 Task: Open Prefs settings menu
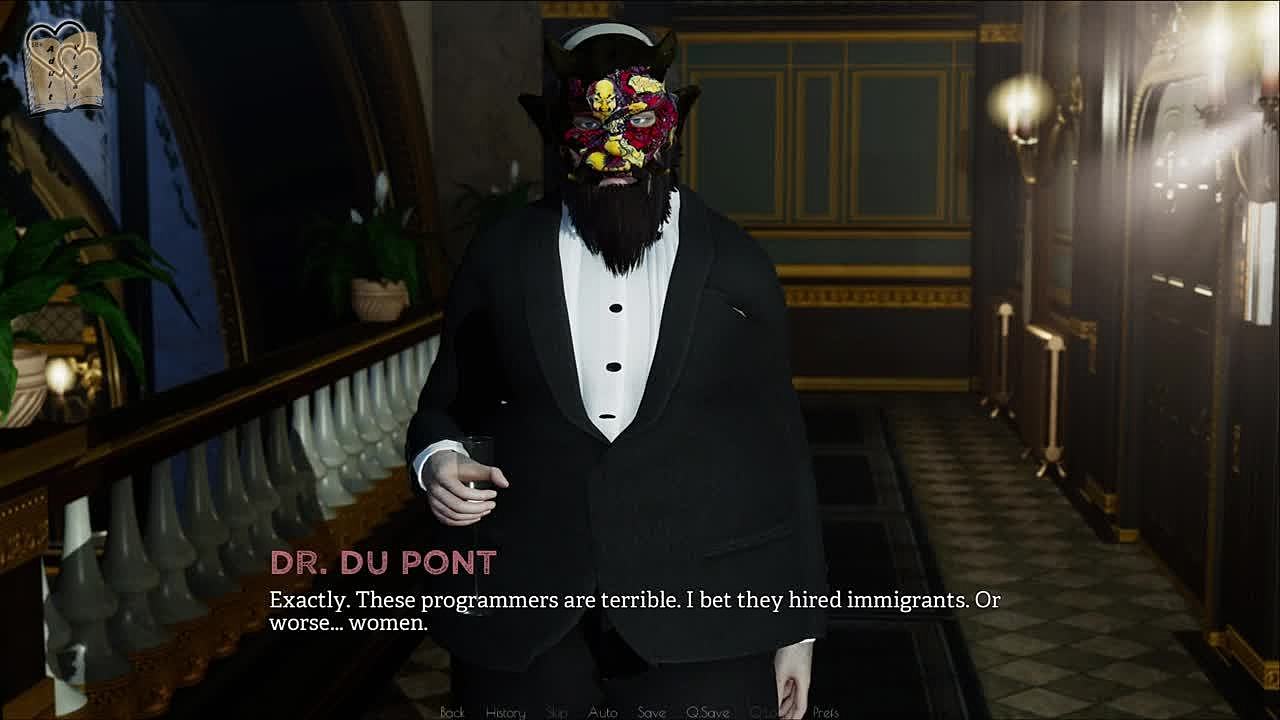coord(825,712)
